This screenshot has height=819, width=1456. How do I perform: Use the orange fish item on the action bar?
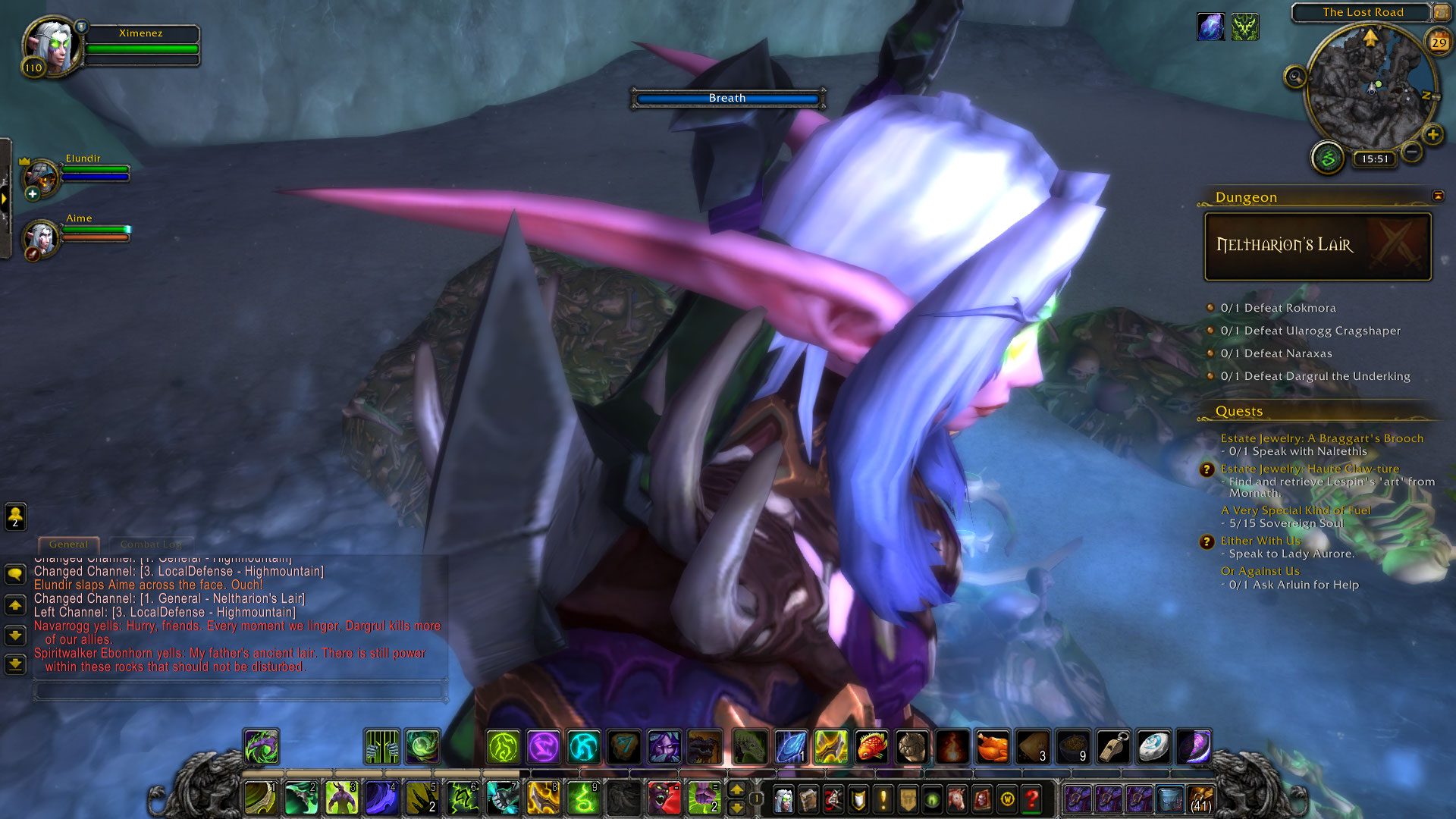tap(871, 747)
